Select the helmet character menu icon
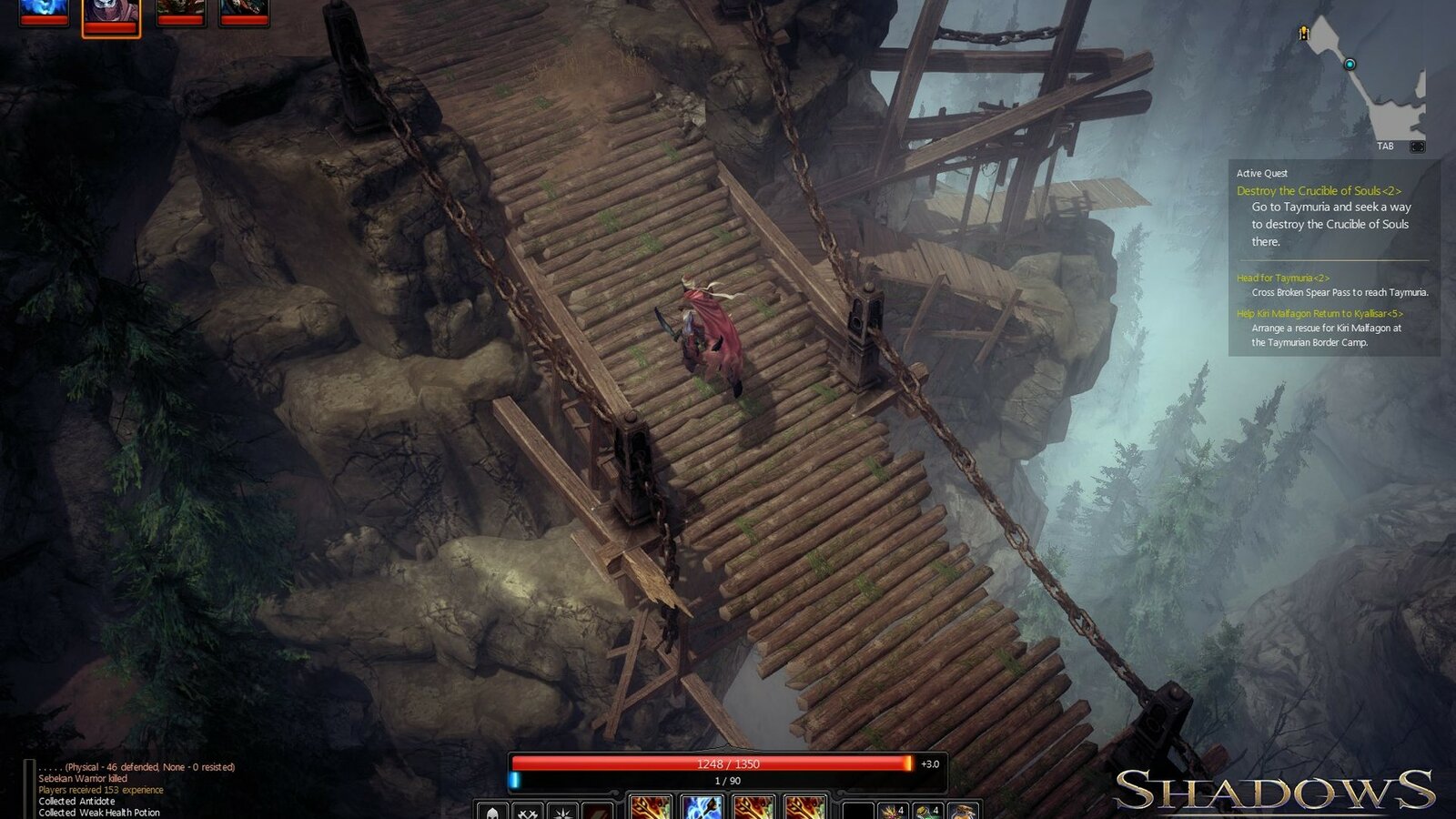This screenshot has height=819, width=1456. [492, 809]
